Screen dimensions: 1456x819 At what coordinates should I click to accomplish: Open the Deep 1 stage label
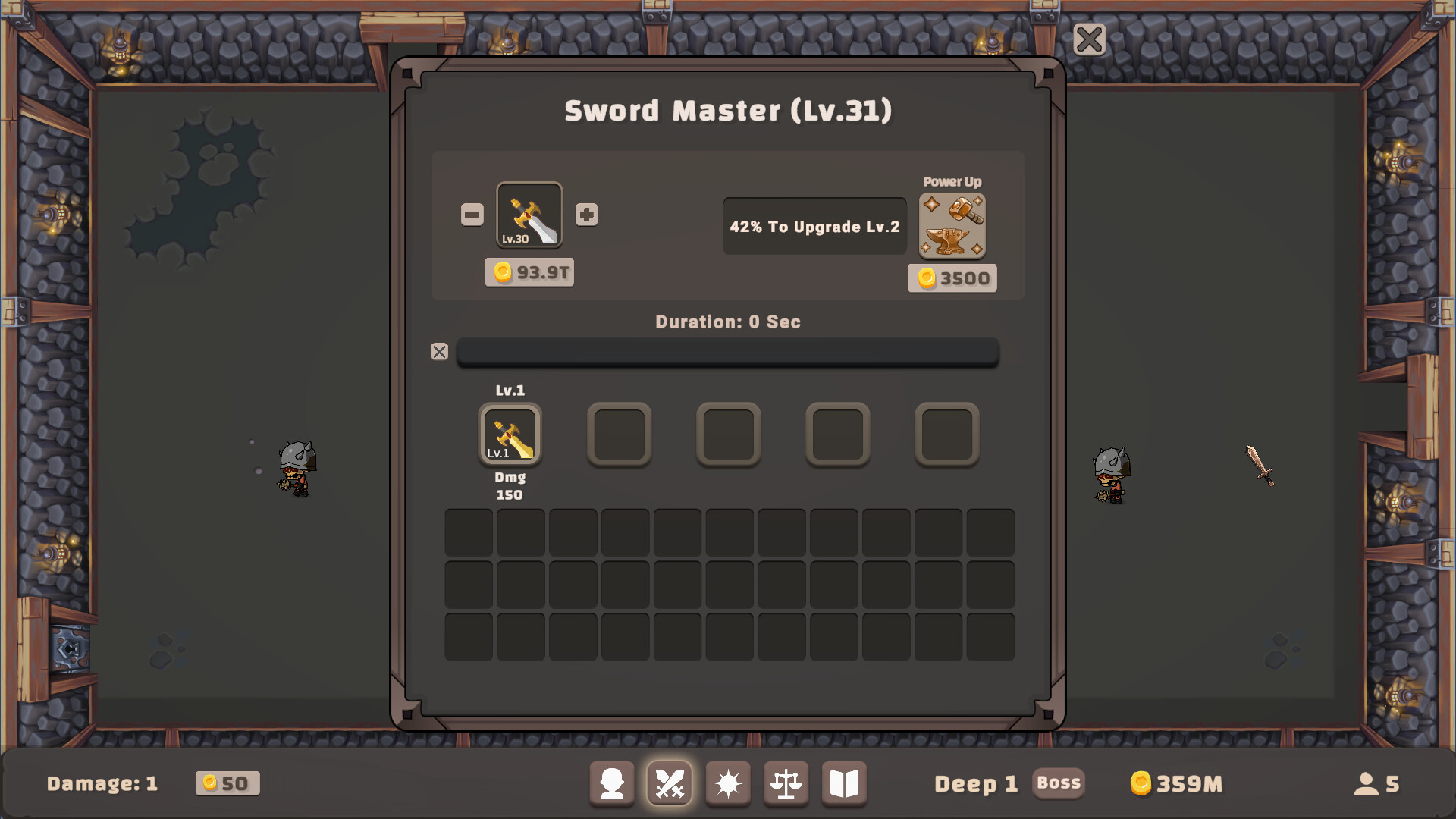(976, 783)
